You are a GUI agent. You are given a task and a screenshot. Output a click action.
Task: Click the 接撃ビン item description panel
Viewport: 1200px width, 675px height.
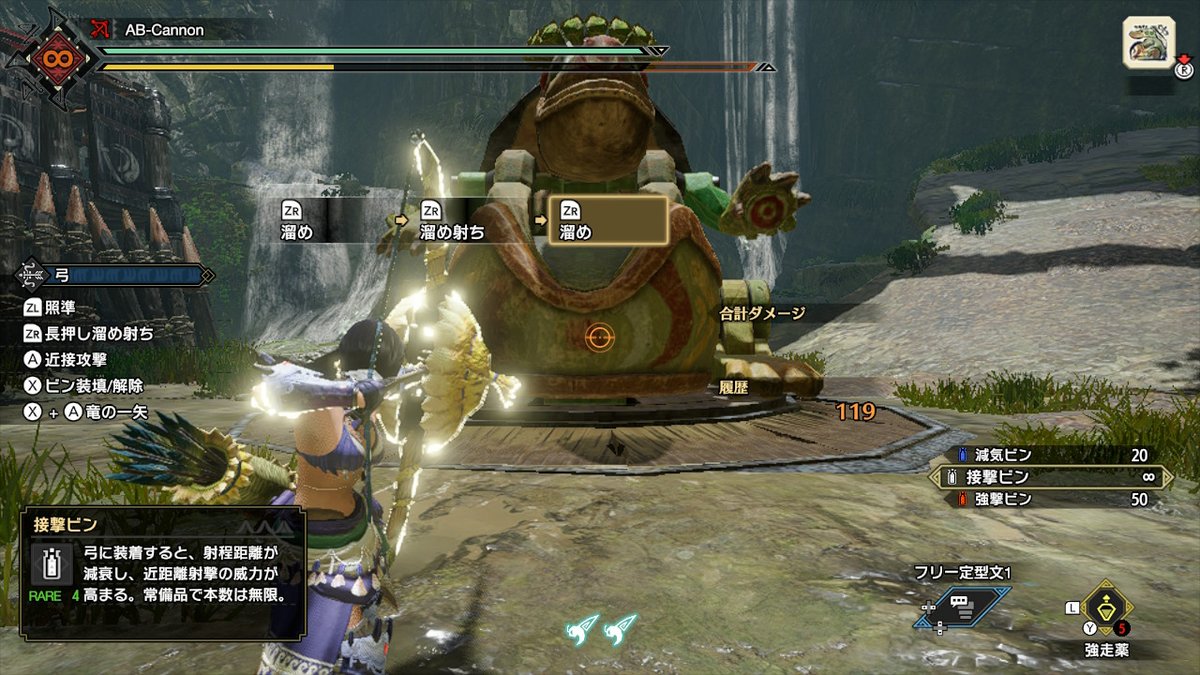(162, 572)
